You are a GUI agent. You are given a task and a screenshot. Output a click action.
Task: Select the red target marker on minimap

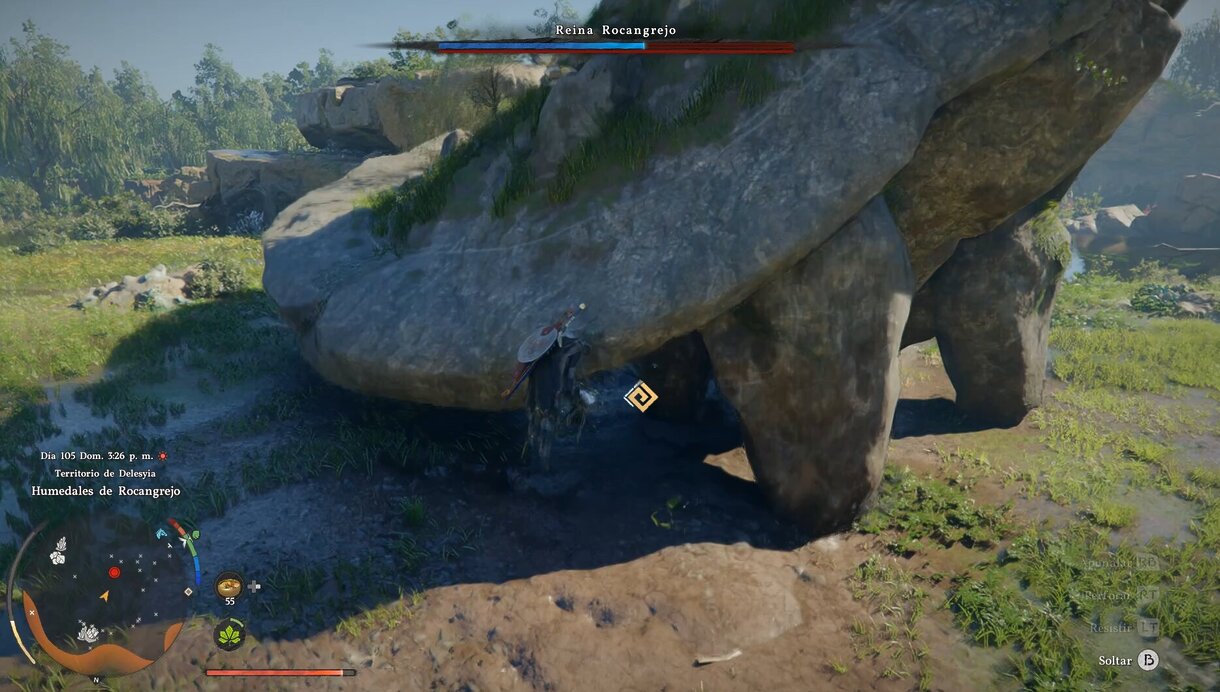tap(114, 572)
